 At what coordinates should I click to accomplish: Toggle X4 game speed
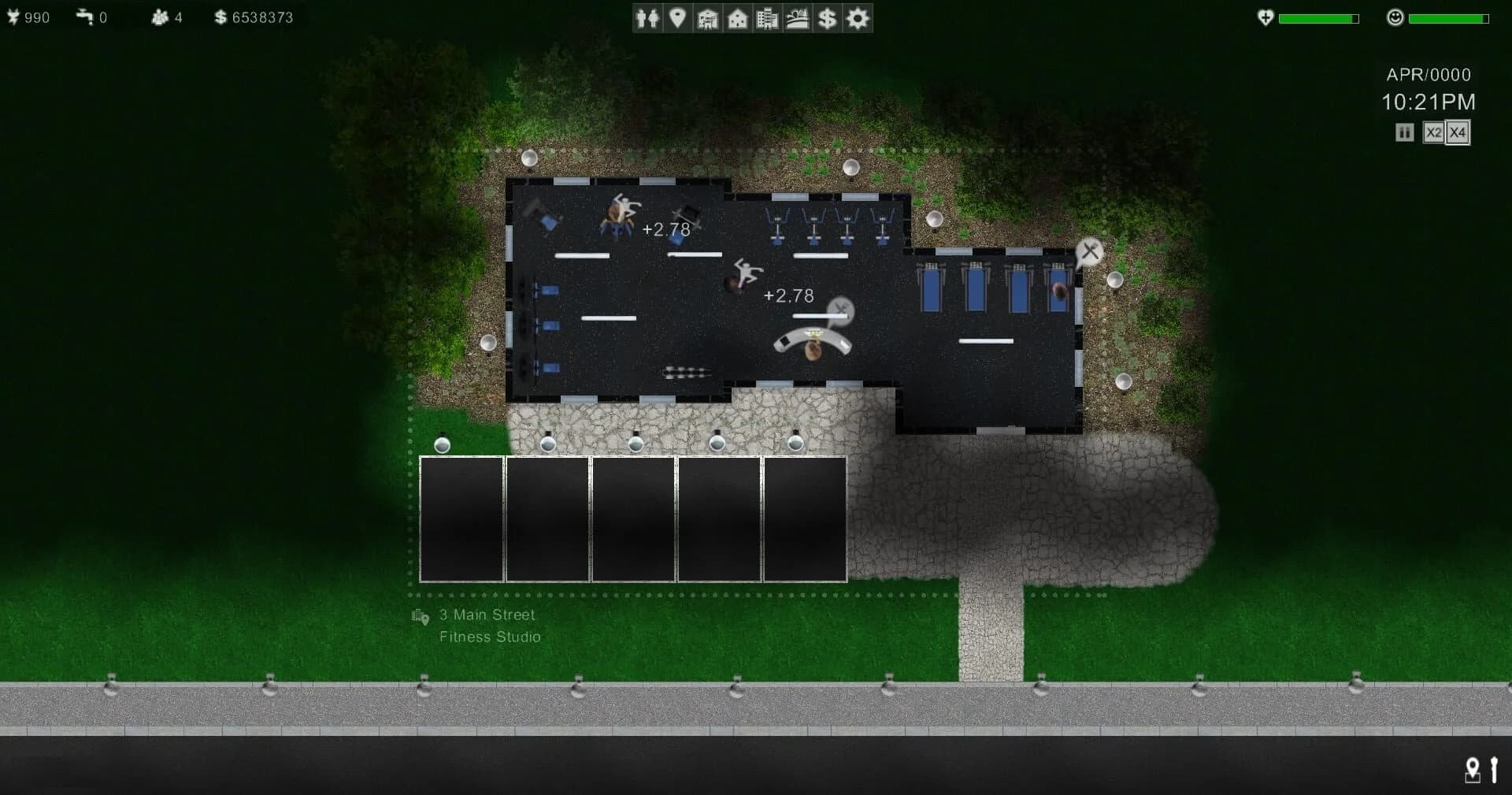(1456, 132)
